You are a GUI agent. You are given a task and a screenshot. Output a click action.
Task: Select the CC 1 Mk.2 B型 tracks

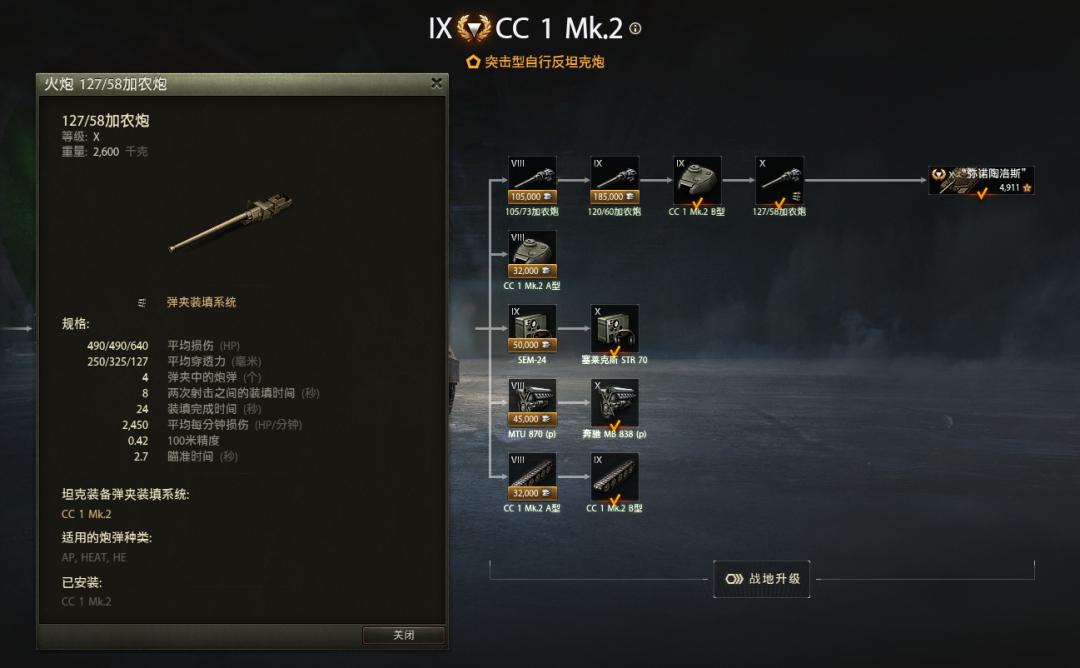tap(615, 477)
